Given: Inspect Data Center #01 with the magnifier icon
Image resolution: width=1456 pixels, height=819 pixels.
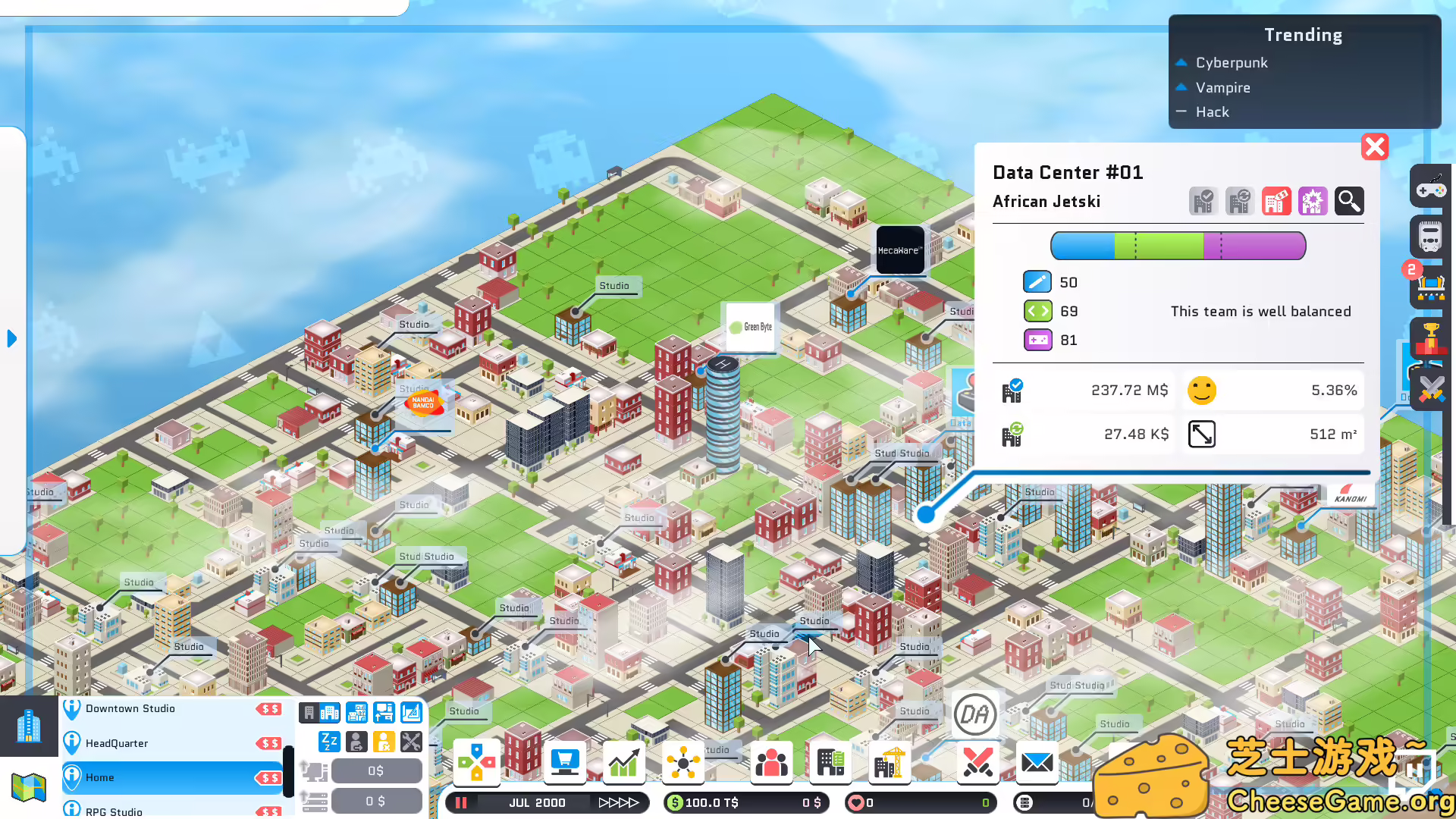Looking at the screenshot, I should pyautogui.click(x=1349, y=201).
